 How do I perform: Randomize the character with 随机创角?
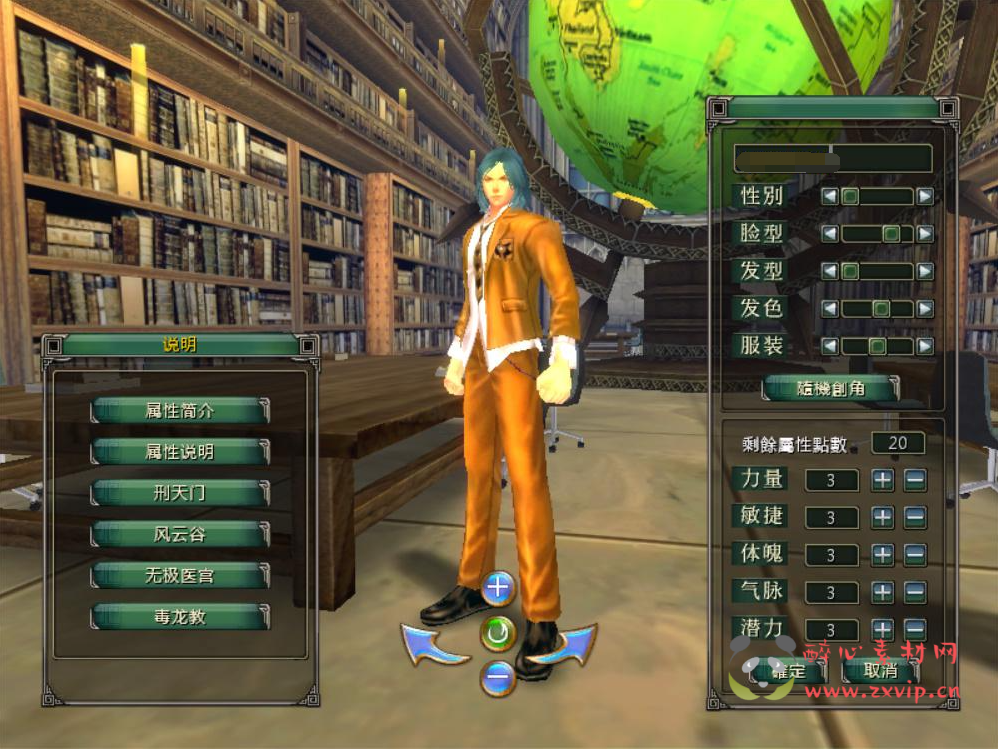pos(830,389)
